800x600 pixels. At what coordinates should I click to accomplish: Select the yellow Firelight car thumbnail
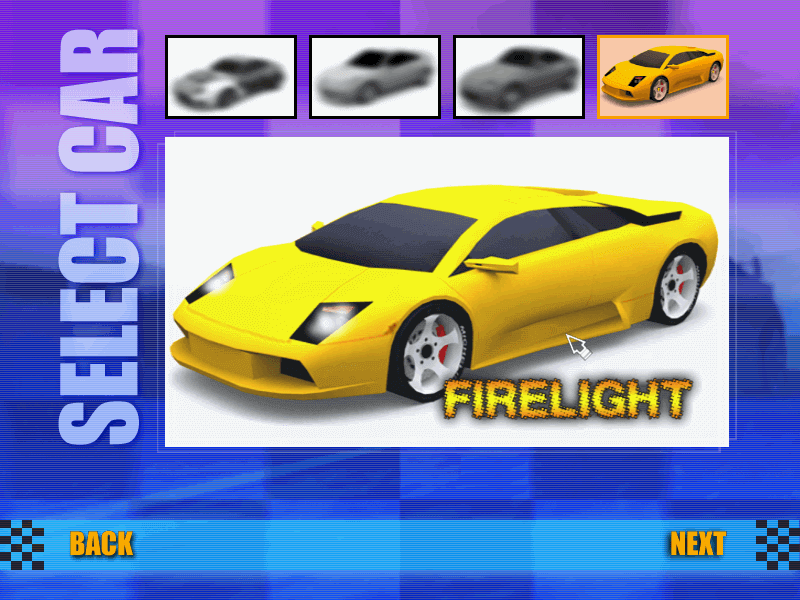coord(663,77)
